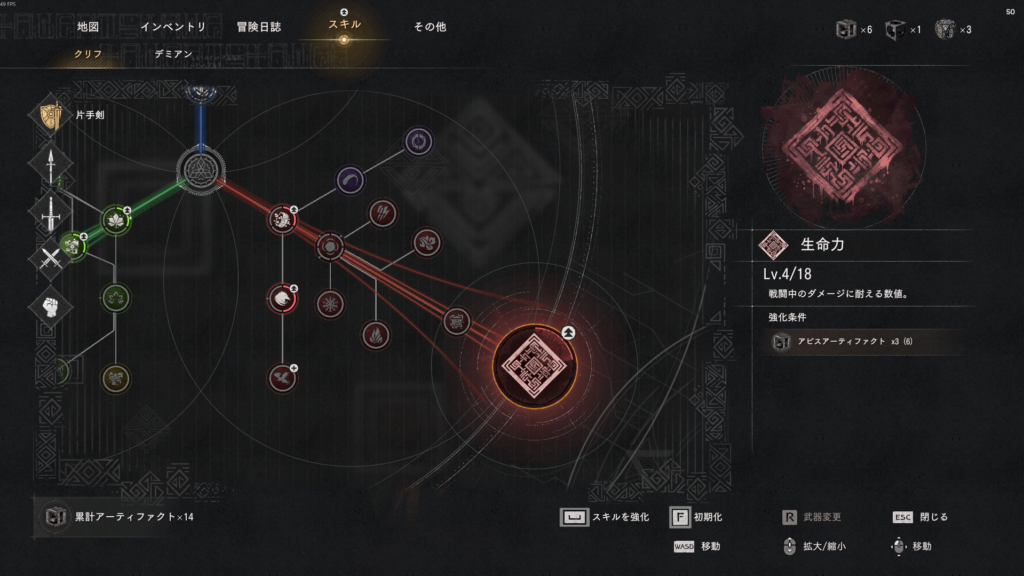
Task: Select the red claw marks skill node
Action: 383,212
